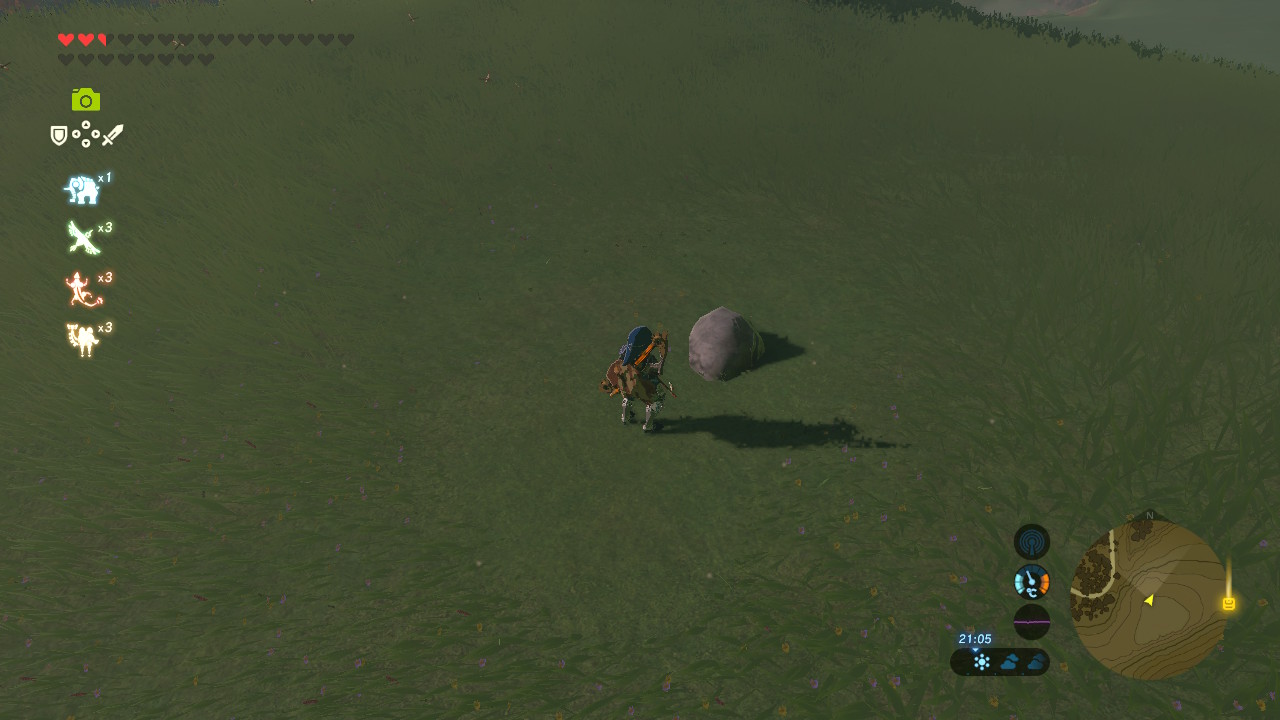
Task: Open the circular minimap
Action: click(1148, 600)
